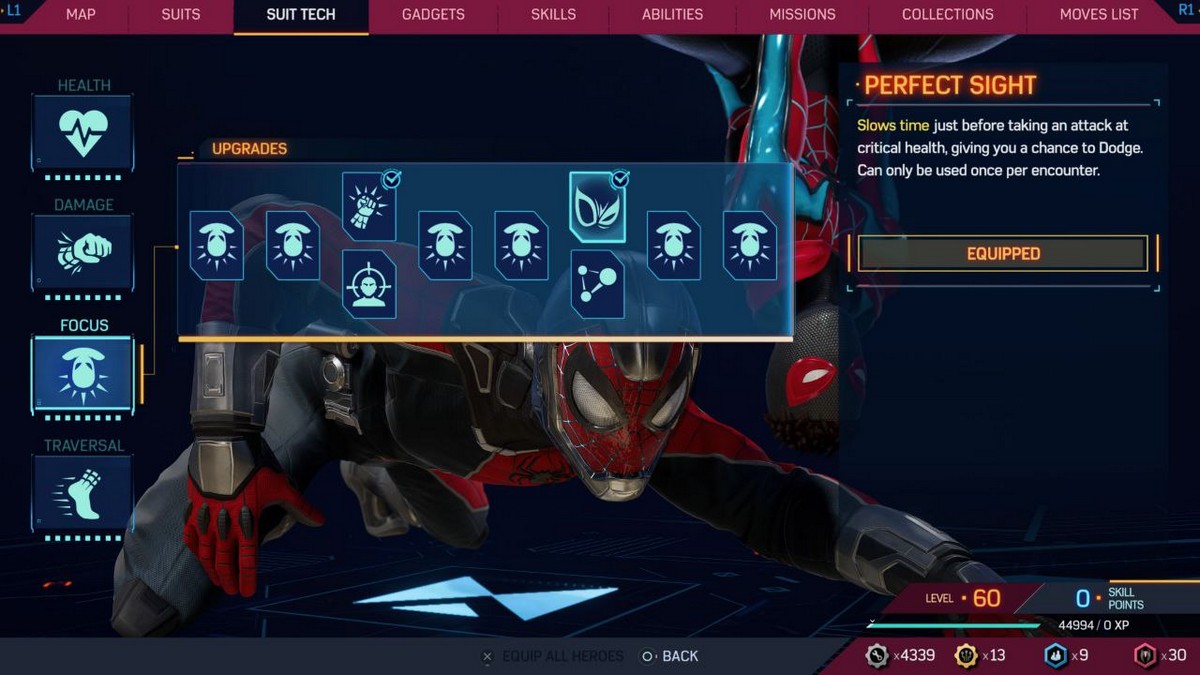
Task: Select the glowing fist upgrade
Action: click(369, 206)
